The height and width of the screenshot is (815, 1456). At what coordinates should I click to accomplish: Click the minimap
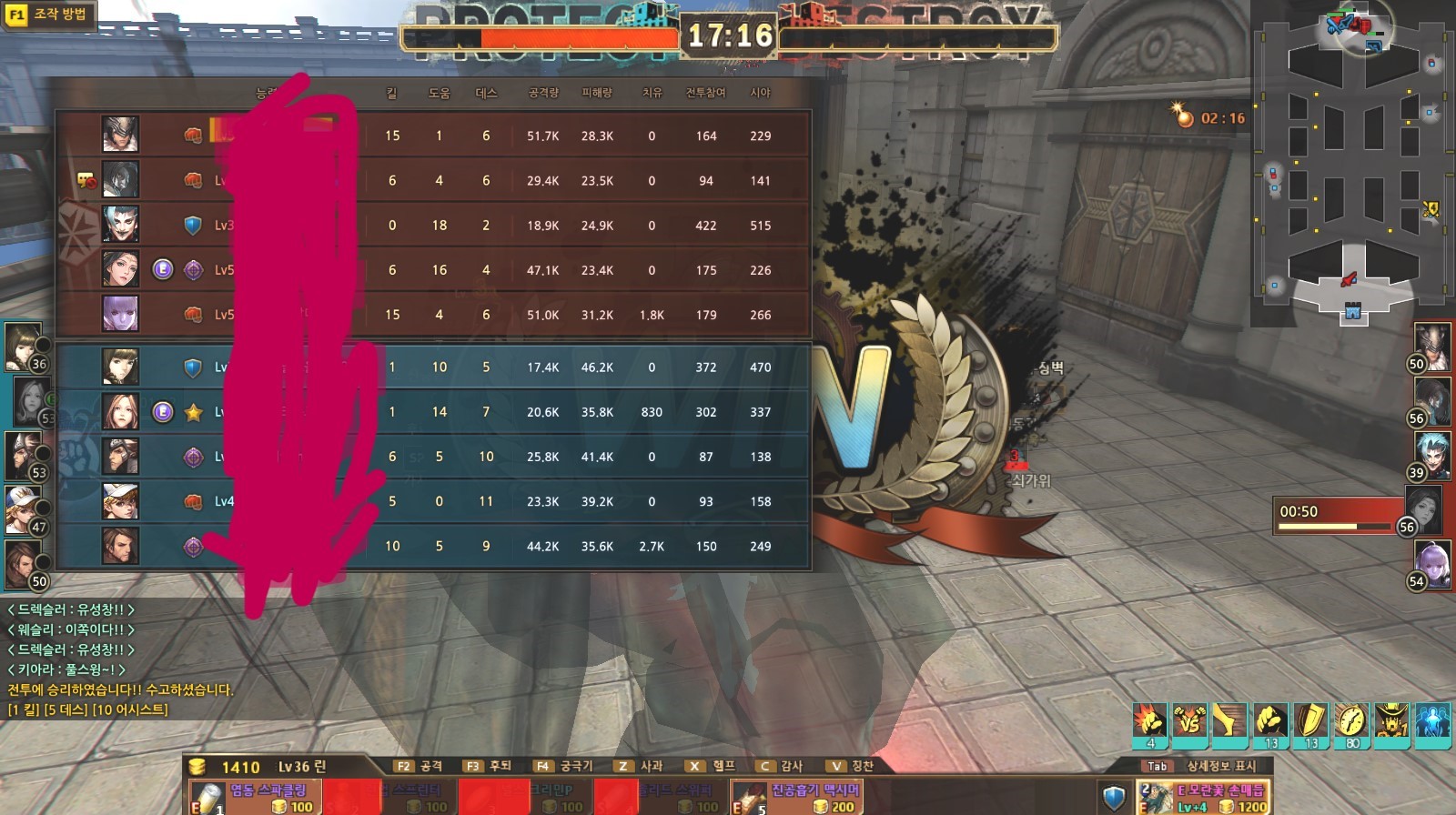(x=1352, y=164)
